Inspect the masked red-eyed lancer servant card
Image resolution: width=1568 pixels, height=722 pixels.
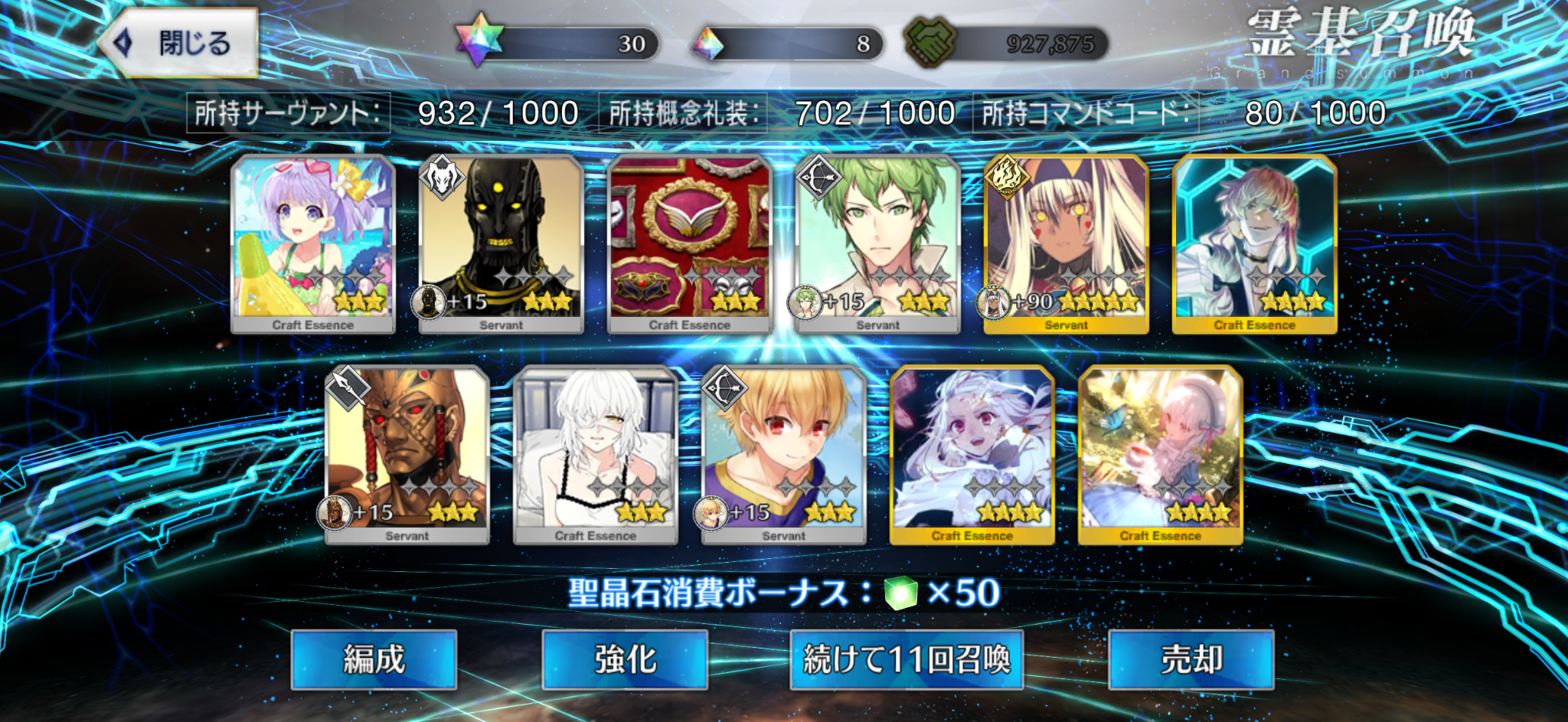pos(407,455)
